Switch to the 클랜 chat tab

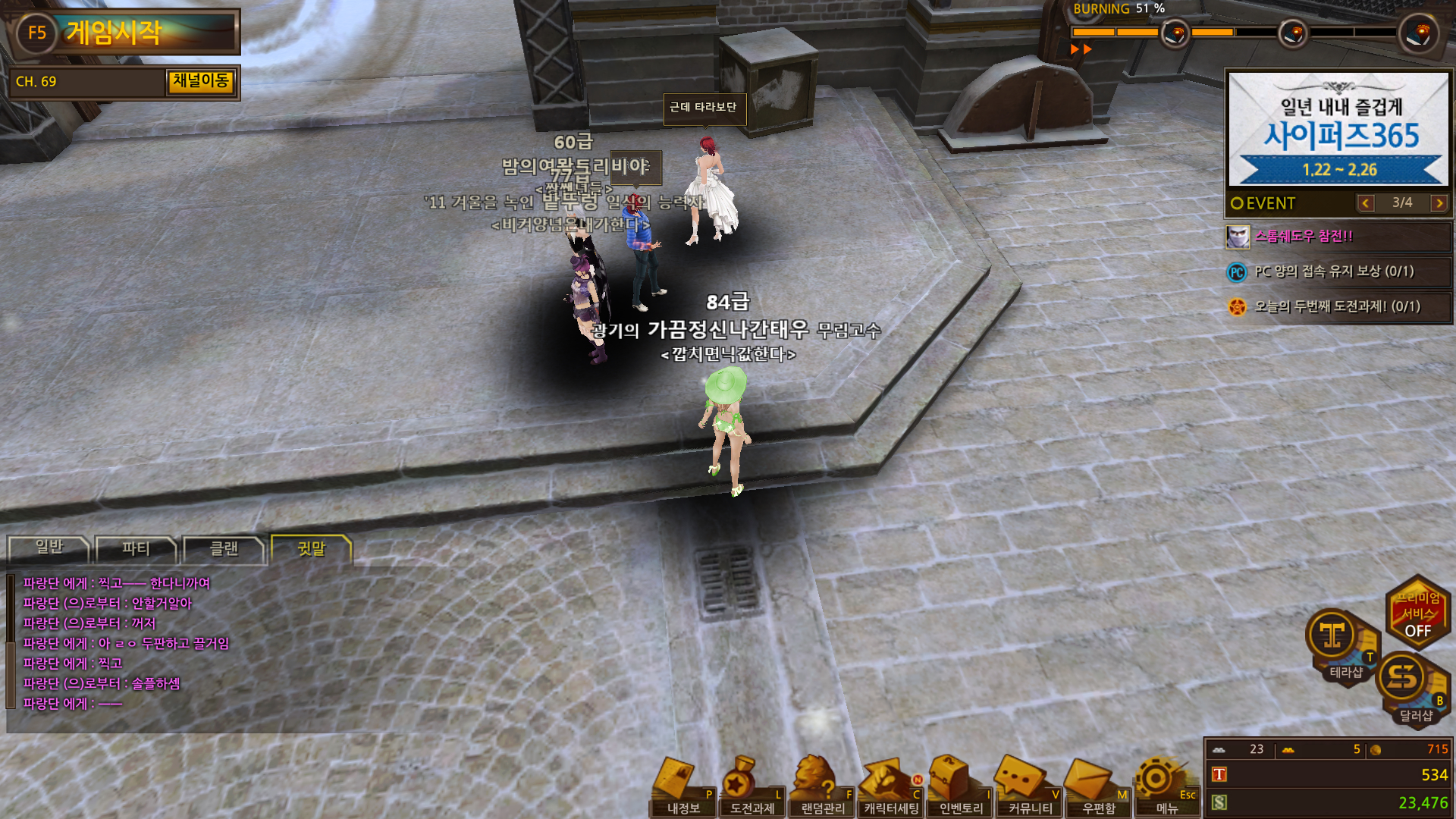(224, 548)
